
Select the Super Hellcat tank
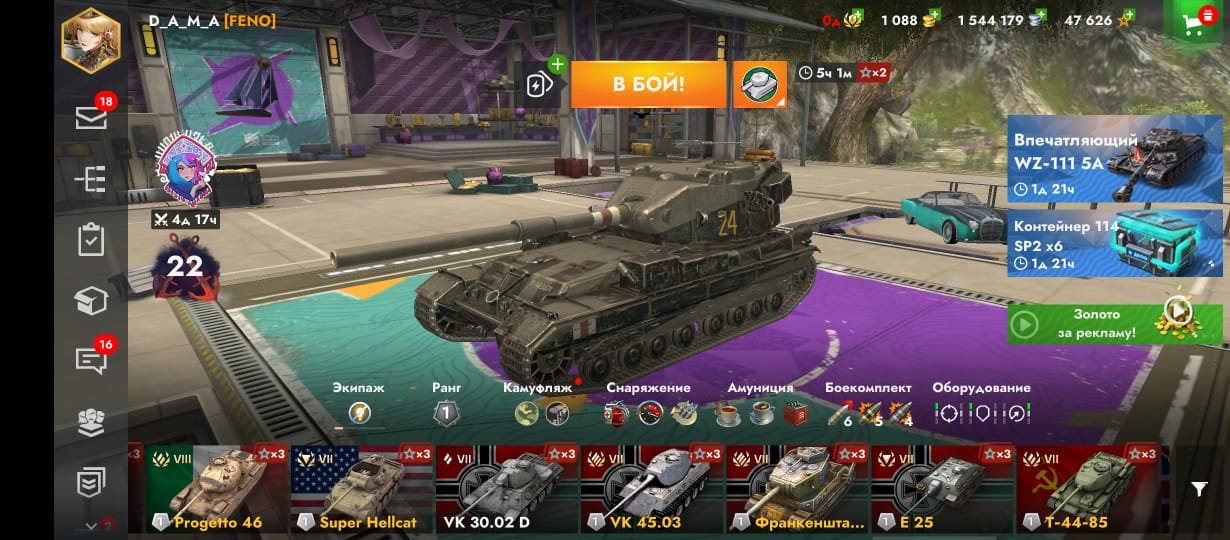pos(362,488)
